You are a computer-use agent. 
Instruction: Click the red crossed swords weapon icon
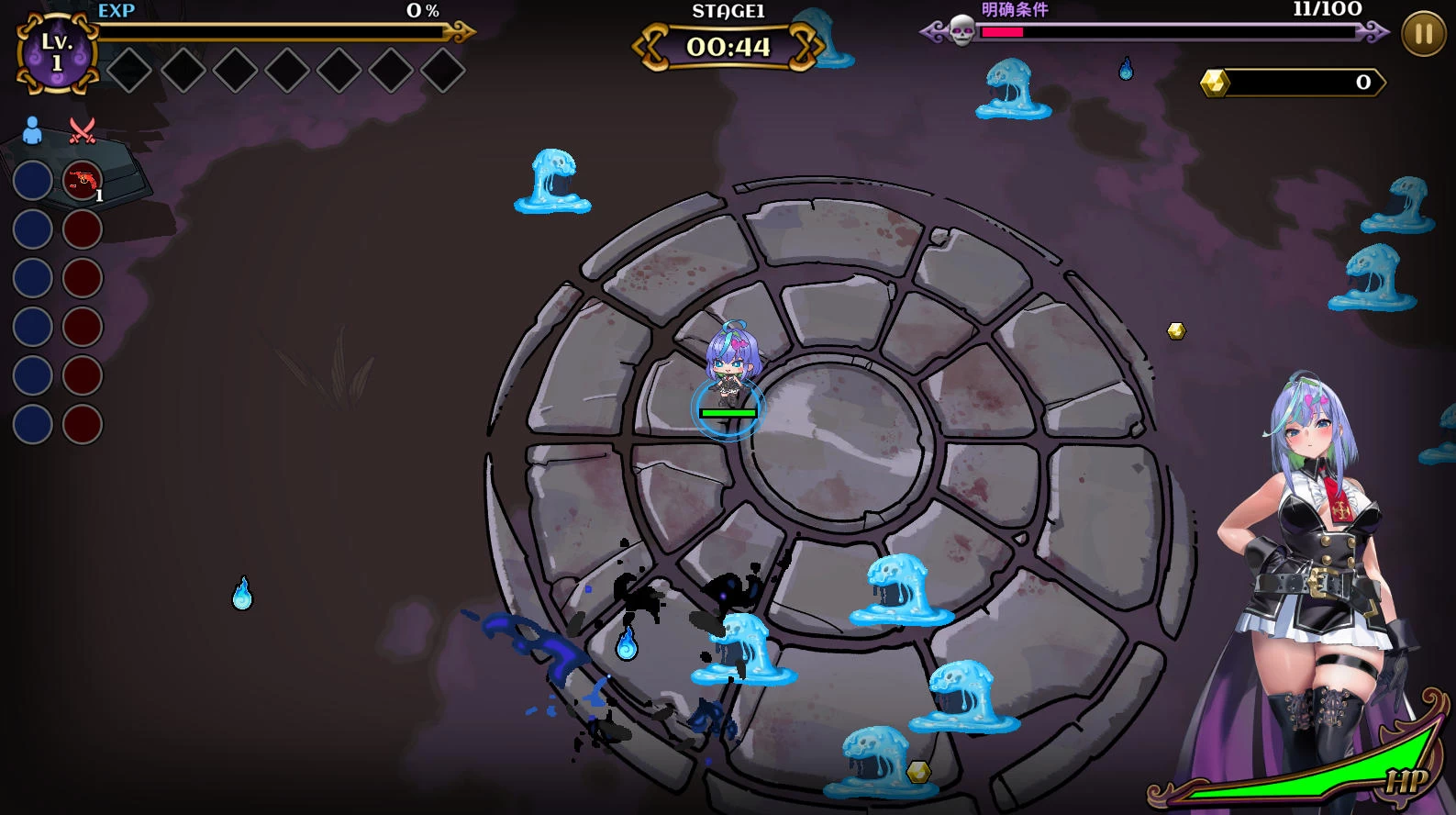(83, 130)
